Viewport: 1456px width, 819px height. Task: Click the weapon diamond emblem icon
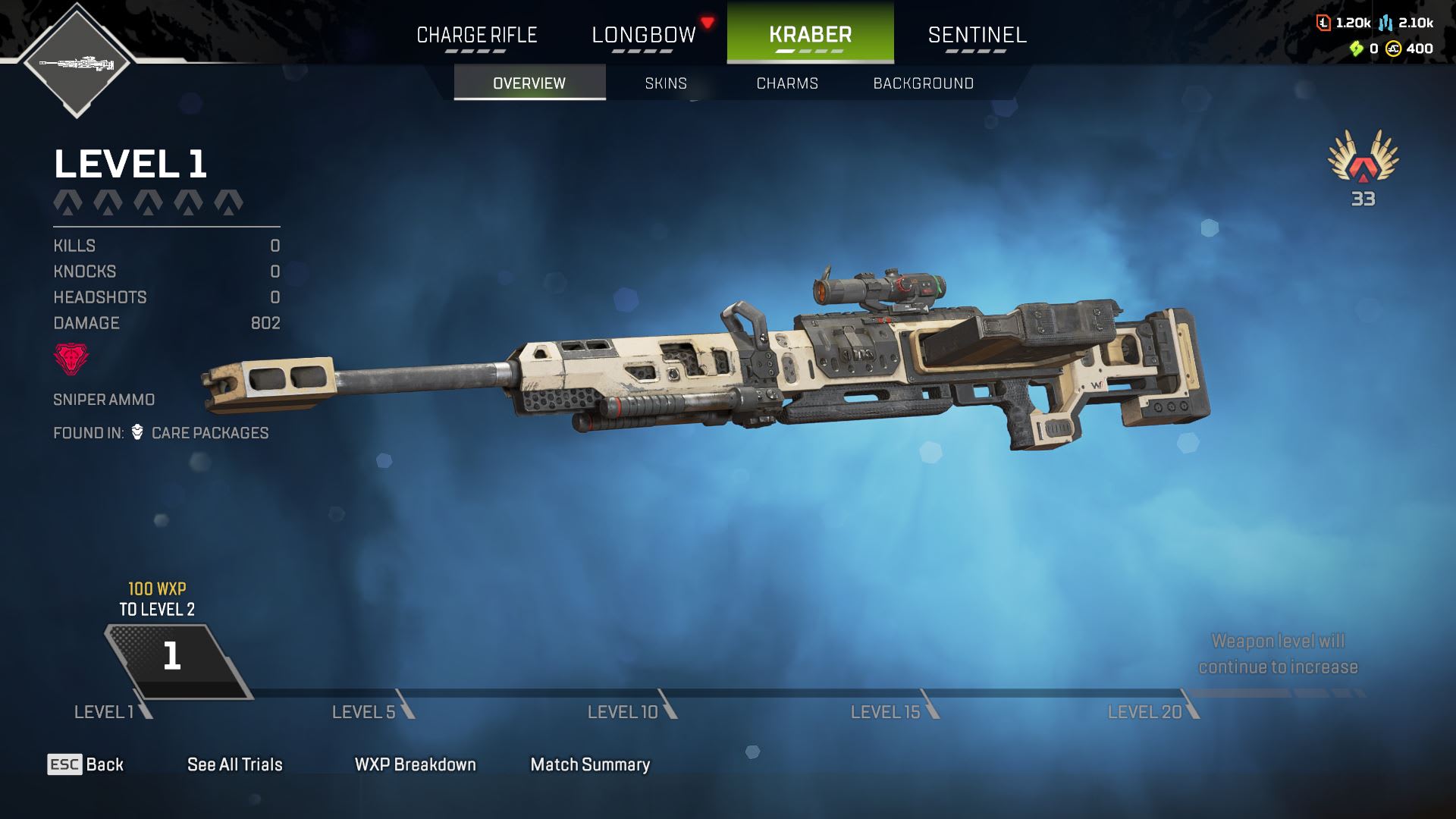click(77, 62)
